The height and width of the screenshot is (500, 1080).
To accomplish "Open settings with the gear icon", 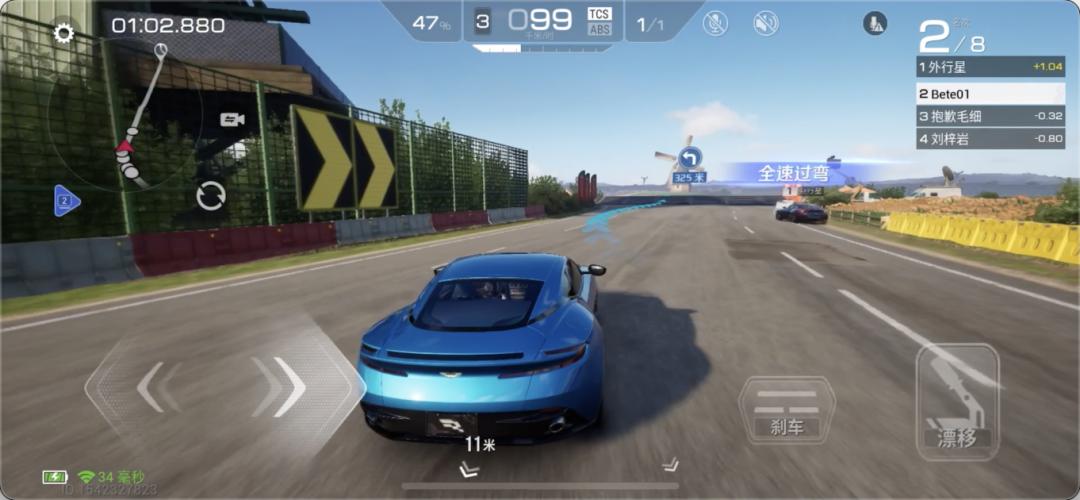I will 64,34.
